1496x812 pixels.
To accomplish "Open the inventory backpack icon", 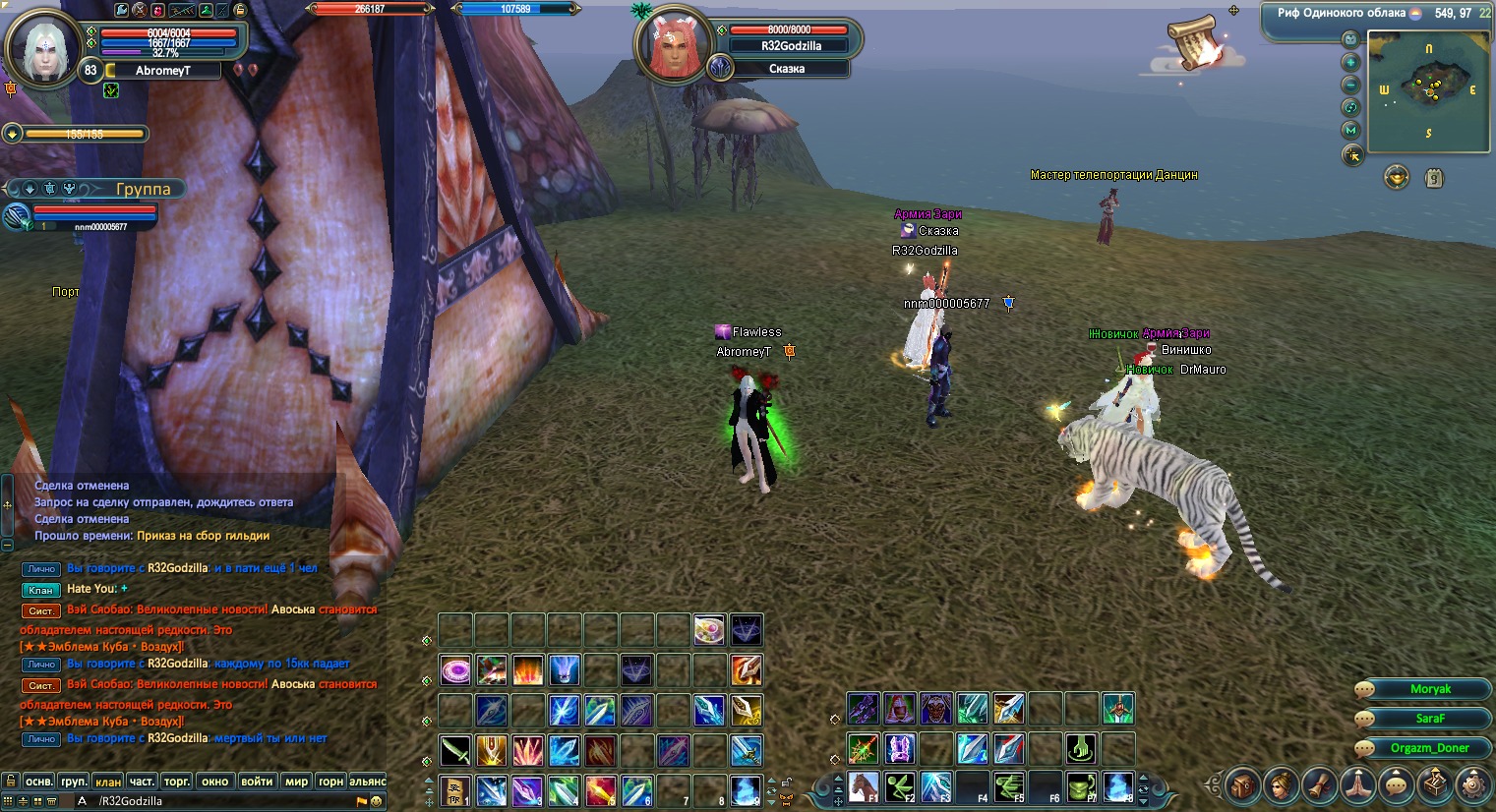I will point(1242,785).
